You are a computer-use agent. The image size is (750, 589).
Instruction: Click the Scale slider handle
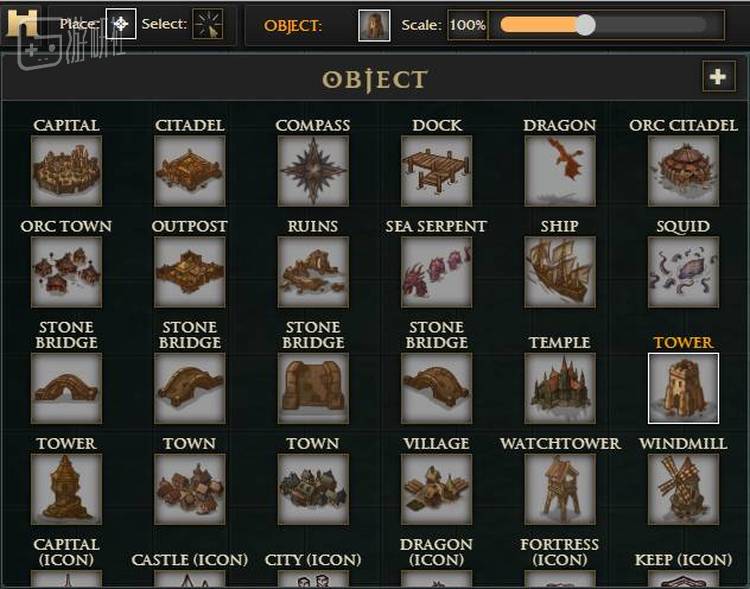point(585,25)
